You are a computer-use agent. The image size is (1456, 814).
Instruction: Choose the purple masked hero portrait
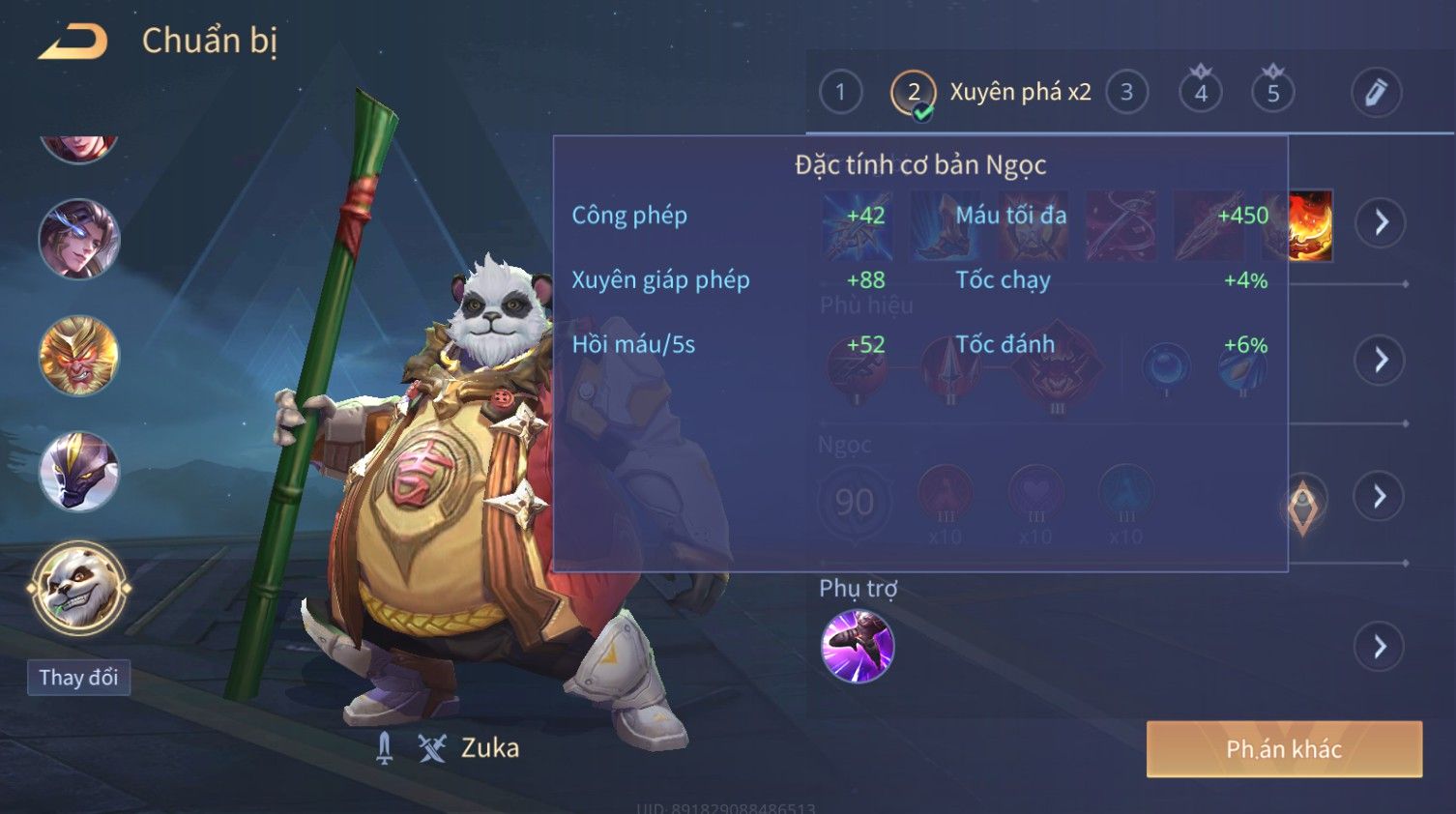click(x=78, y=472)
